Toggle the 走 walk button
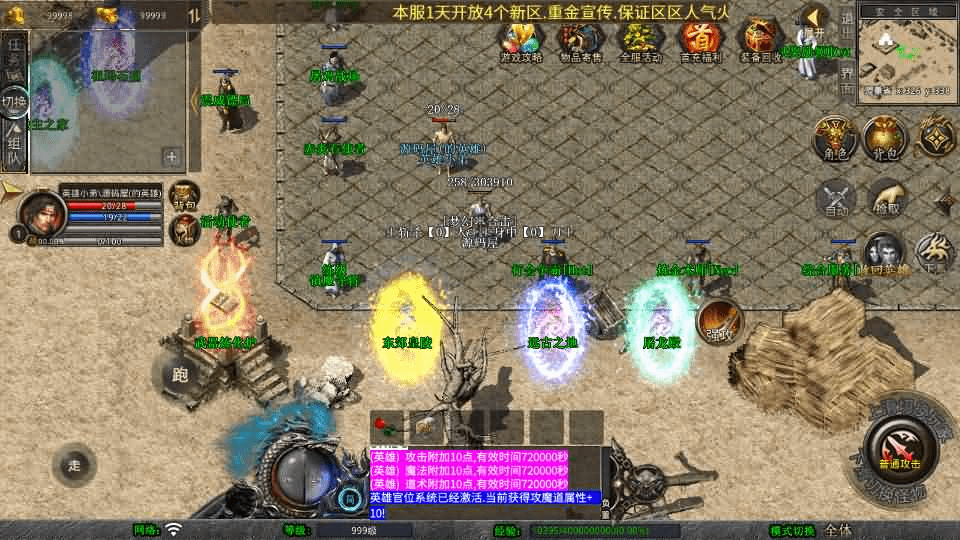Viewport: 960px width, 540px height. [75, 464]
